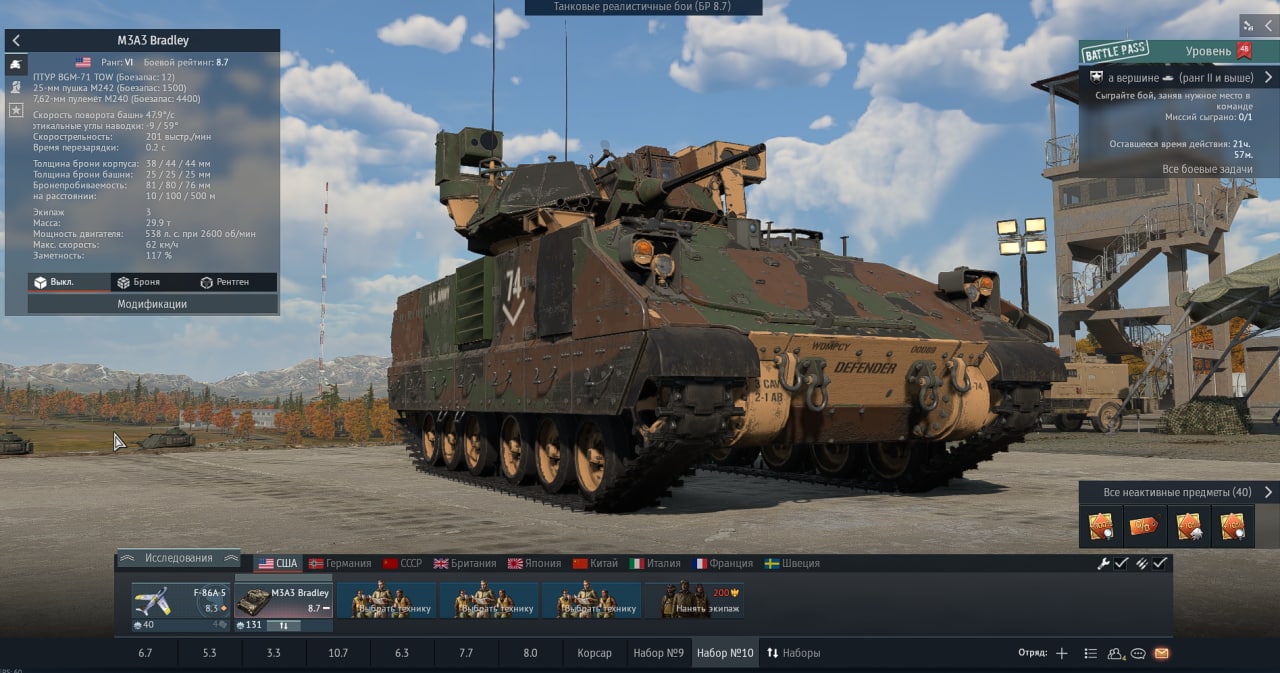Select the Выкл. view mode tab
This screenshot has height=673, width=1280.
pos(55,283)
